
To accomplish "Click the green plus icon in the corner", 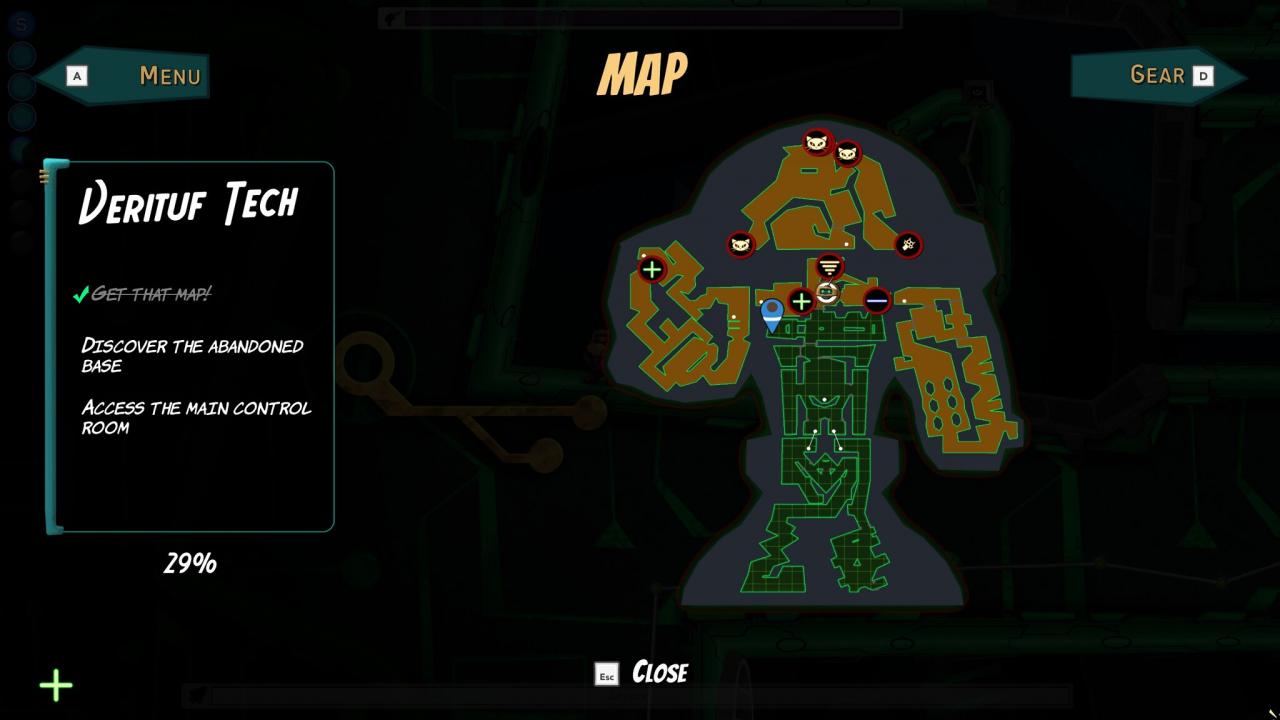I will (56, 685).
